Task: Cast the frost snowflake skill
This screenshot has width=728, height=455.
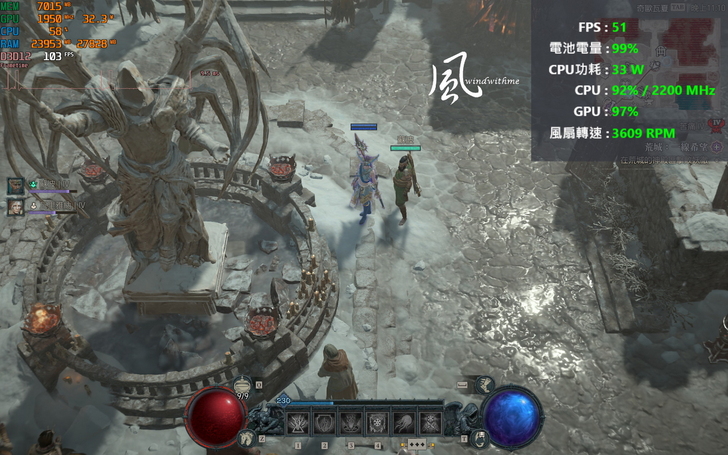Action: tap(377, 423)
